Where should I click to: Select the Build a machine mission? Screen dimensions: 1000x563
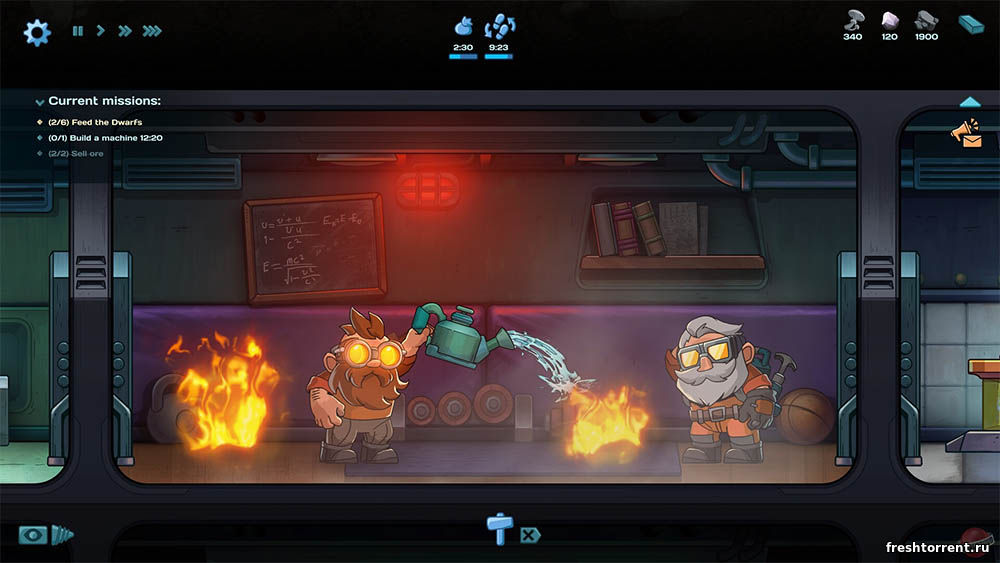click(105, 138)
